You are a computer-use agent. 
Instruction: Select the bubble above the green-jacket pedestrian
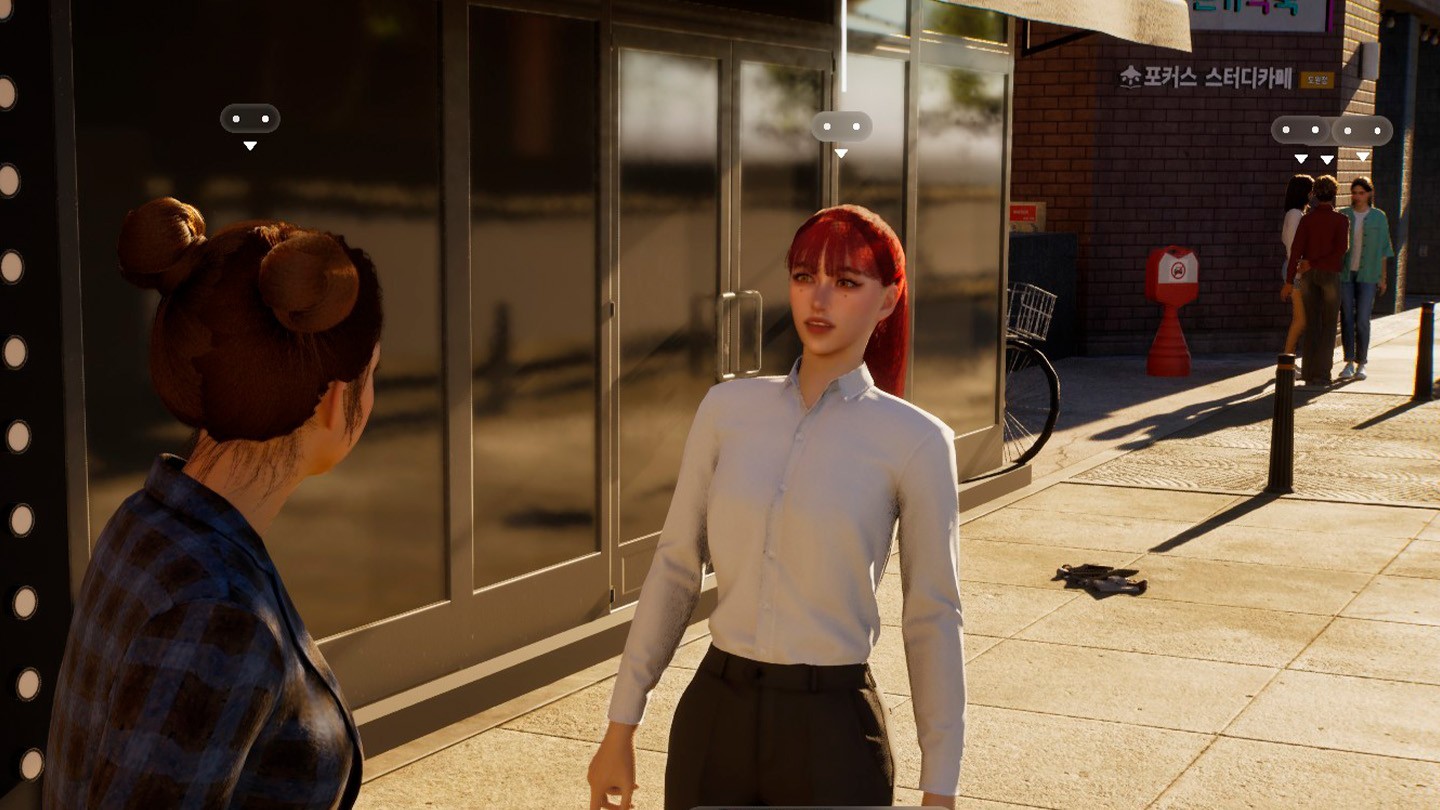click(1363, 130)
